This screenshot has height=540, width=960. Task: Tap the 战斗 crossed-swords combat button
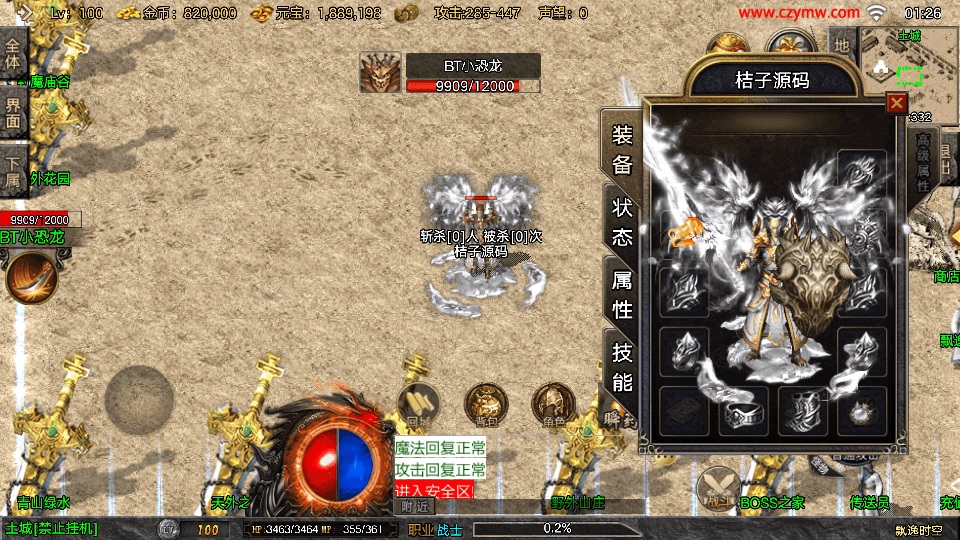pyautogui.click(x=716, y=487)
